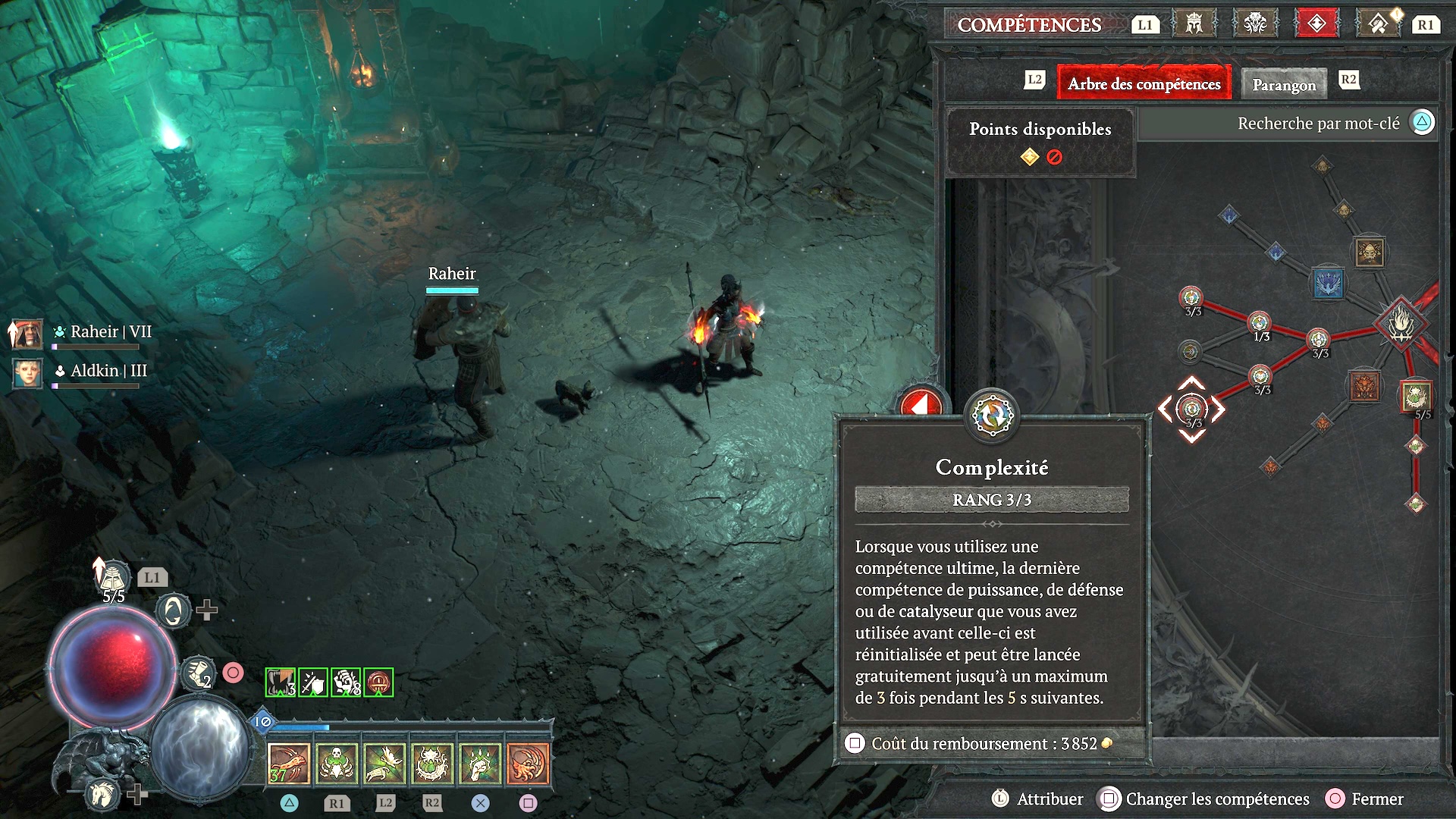Open the helmet character tab
Viewport: 1456px width, 819px height.
pos(1194,24)
